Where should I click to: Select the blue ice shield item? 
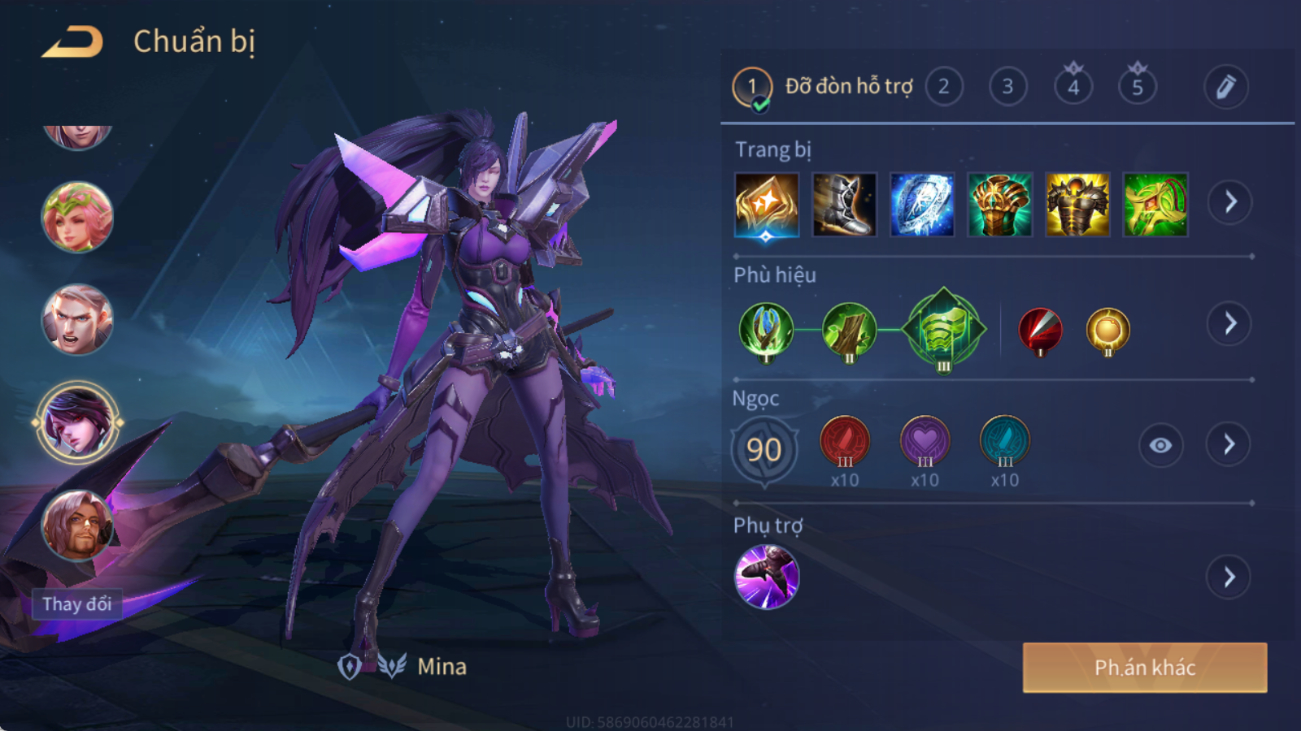pyautogui.click(x=922, y=205)
